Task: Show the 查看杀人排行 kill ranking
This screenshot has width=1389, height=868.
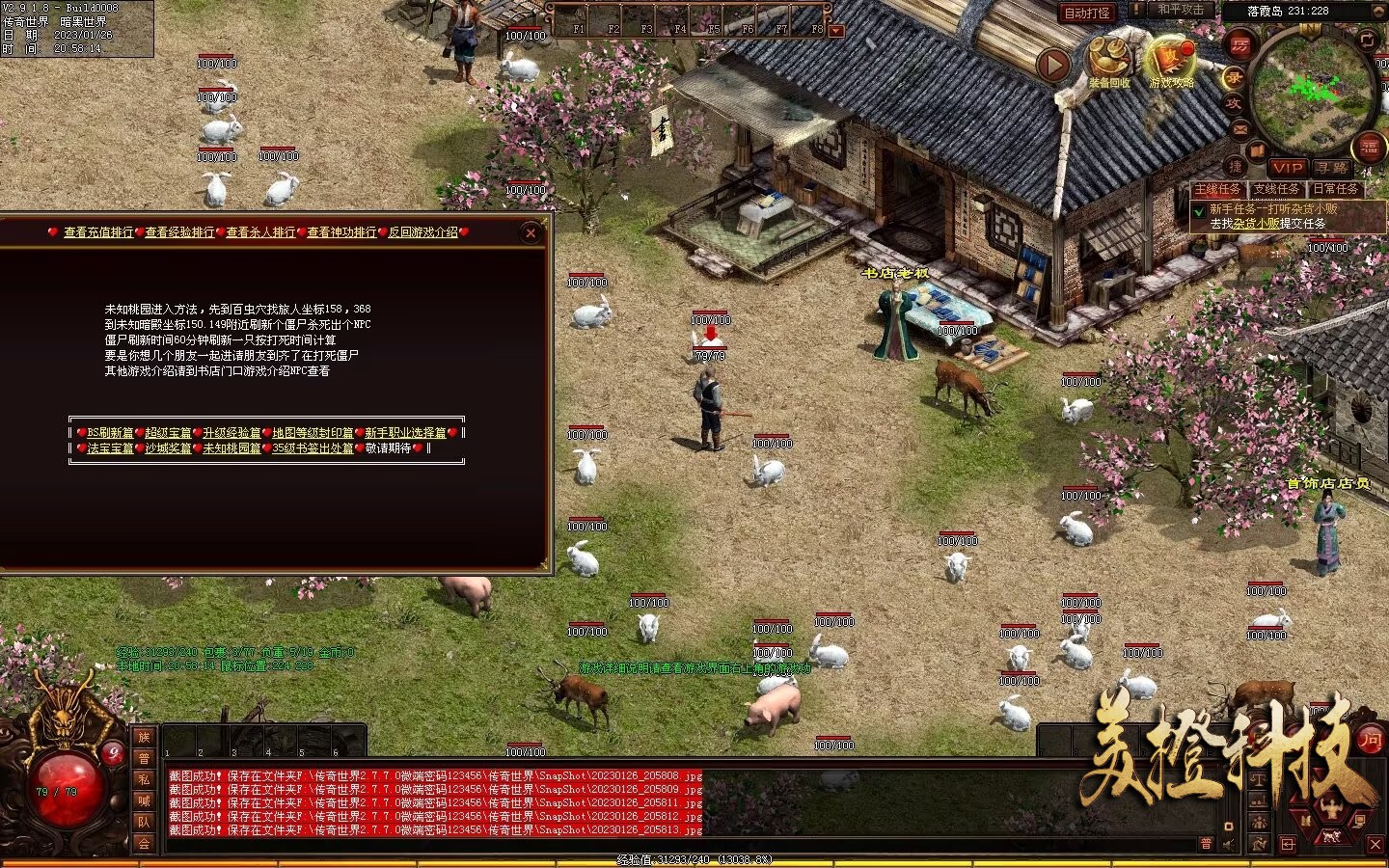Action: click(260, 232)
